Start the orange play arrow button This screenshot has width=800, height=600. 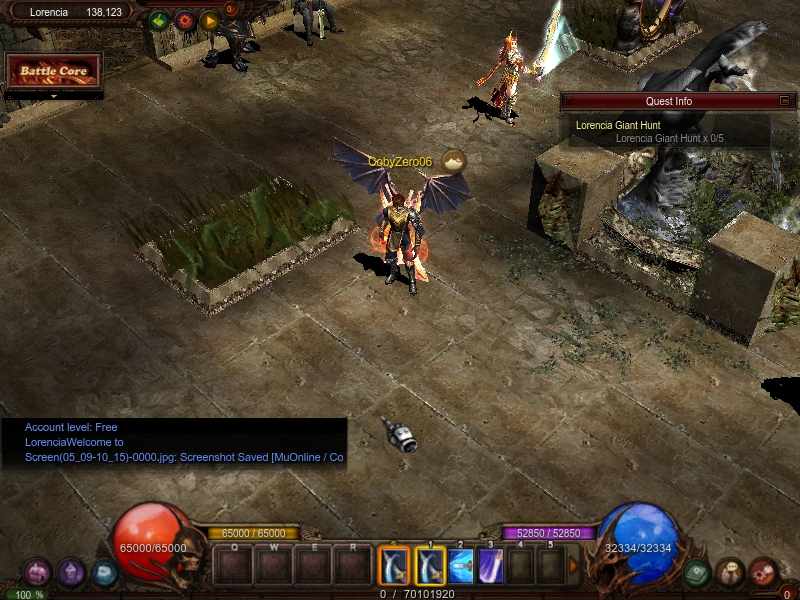tap(209, 20)
